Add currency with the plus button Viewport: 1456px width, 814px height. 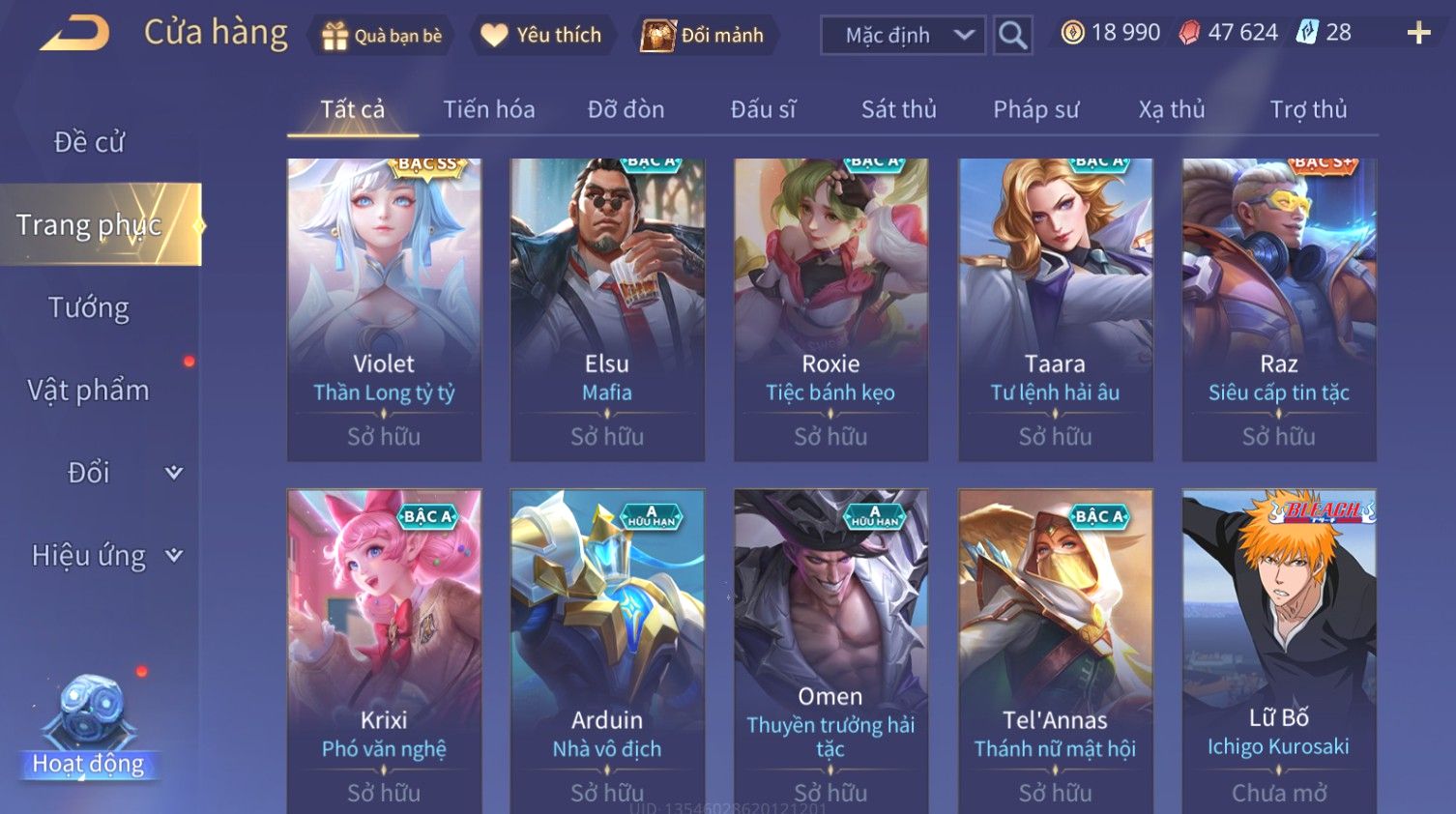pyautogui.click(x=1418, y=34)
